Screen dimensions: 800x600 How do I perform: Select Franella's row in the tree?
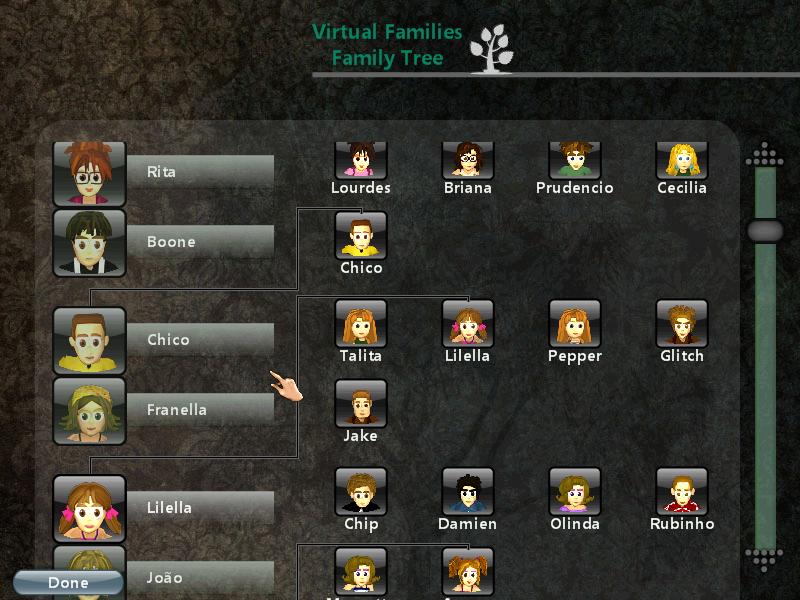(165, 410)
